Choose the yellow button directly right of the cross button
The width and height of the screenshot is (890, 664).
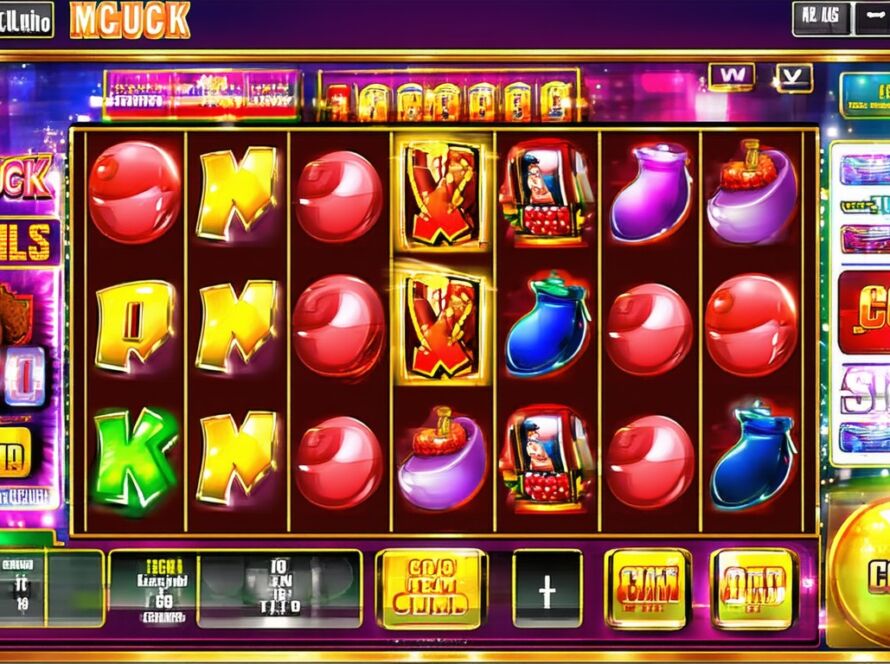coord(647,589)
